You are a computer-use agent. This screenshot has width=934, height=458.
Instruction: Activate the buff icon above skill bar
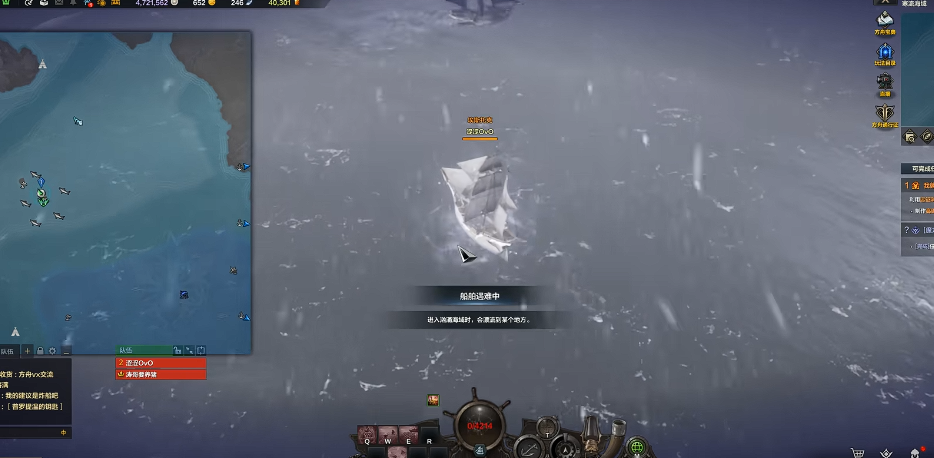(433, 400)
